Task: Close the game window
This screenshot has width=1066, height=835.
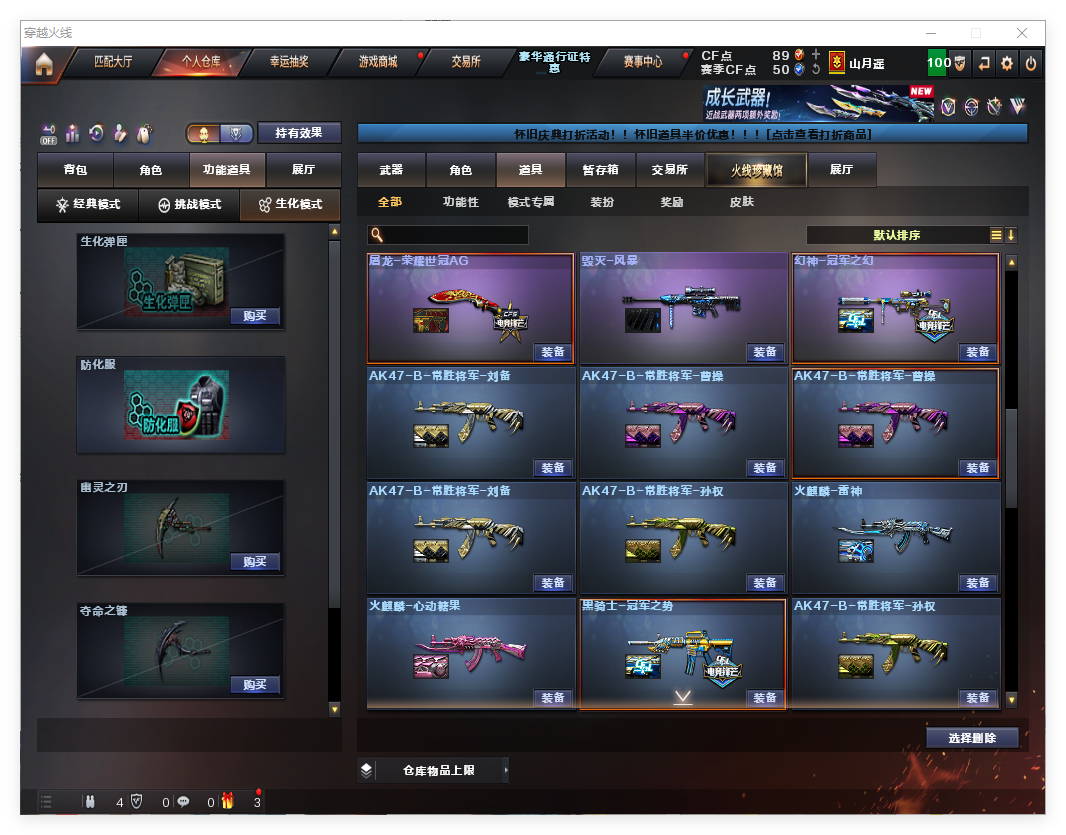Action: (x=1020, y=33)
